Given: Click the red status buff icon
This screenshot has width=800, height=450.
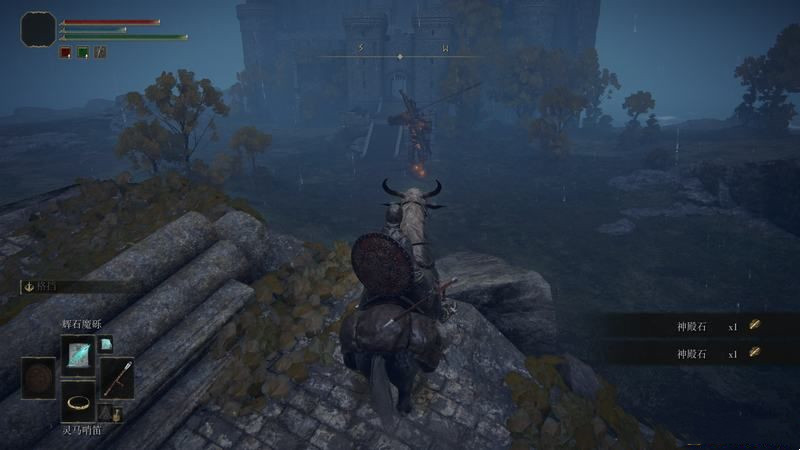Looking at the screenshot, I should (65, 52).
